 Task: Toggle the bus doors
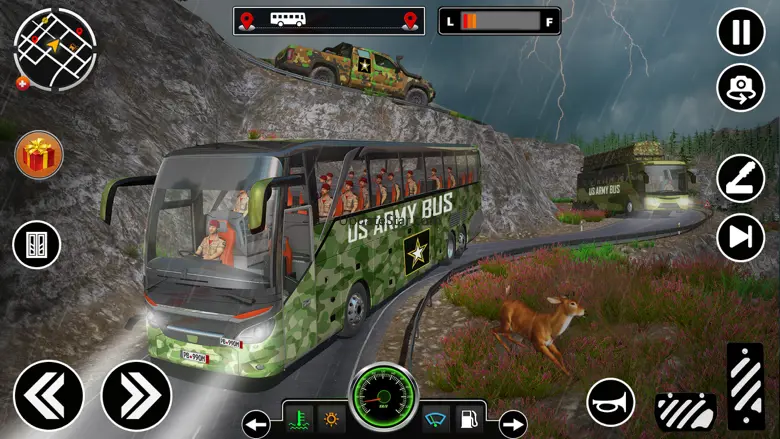[x=37, y=244]
